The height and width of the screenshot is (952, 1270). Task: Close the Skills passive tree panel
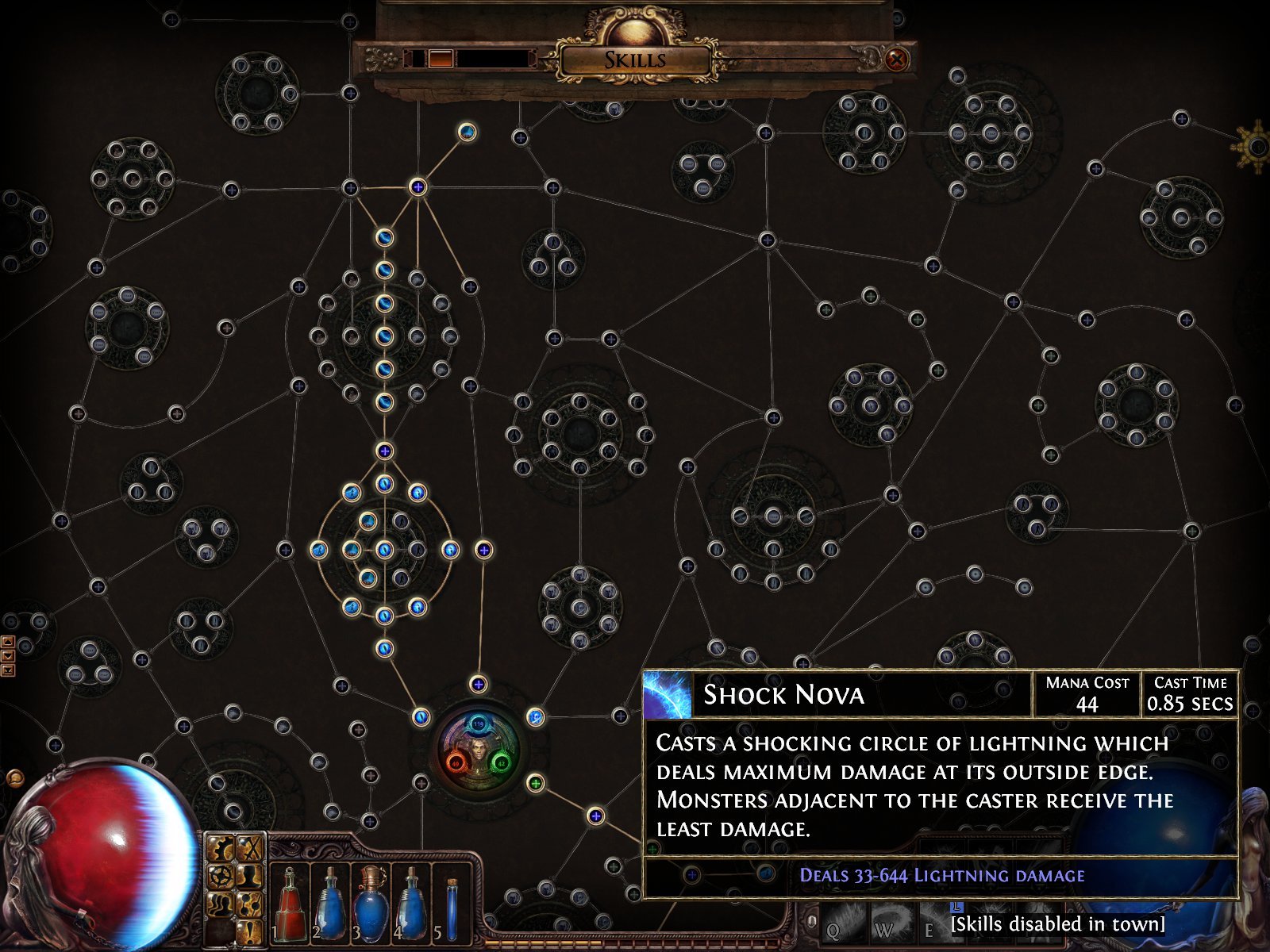tap(896, 59)
